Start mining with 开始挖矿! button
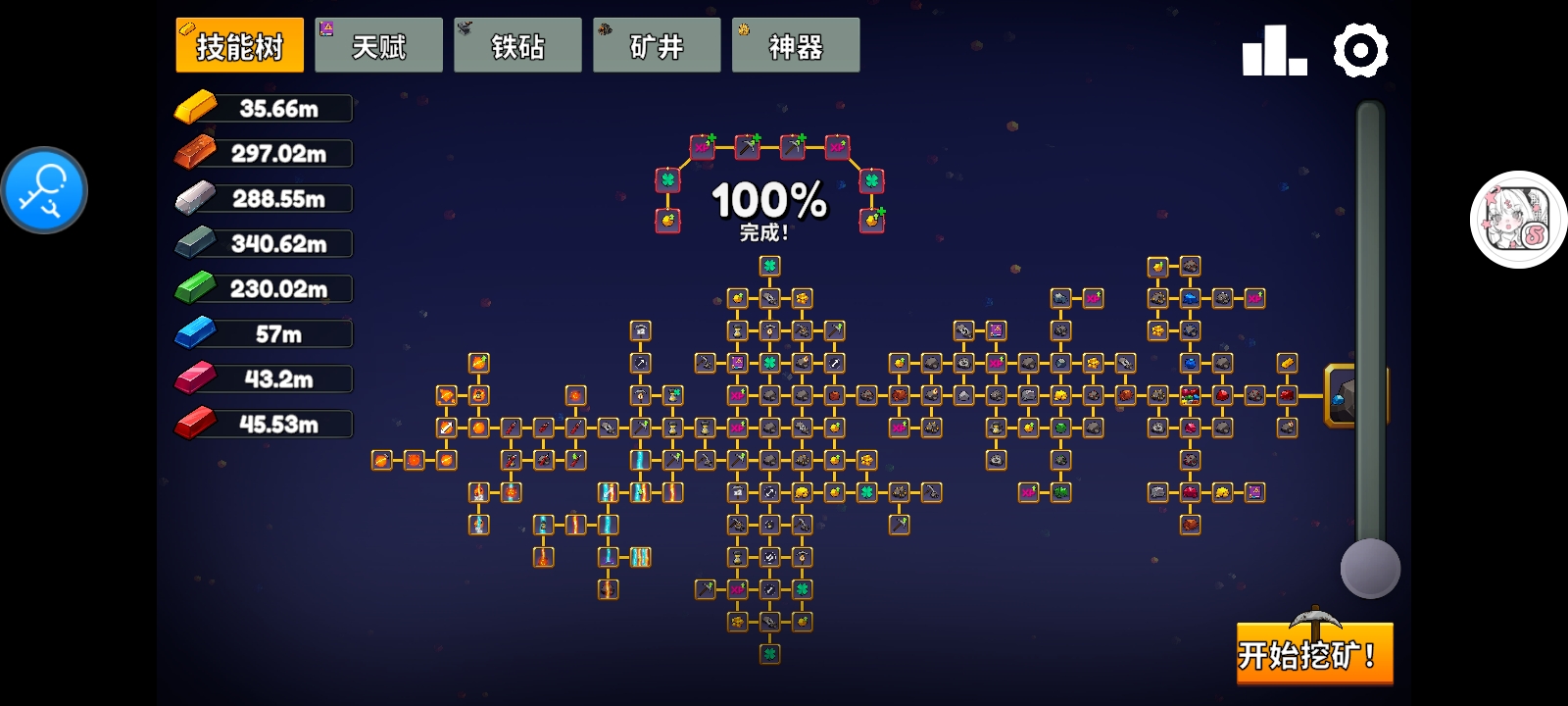 [x=1314, y=653]
